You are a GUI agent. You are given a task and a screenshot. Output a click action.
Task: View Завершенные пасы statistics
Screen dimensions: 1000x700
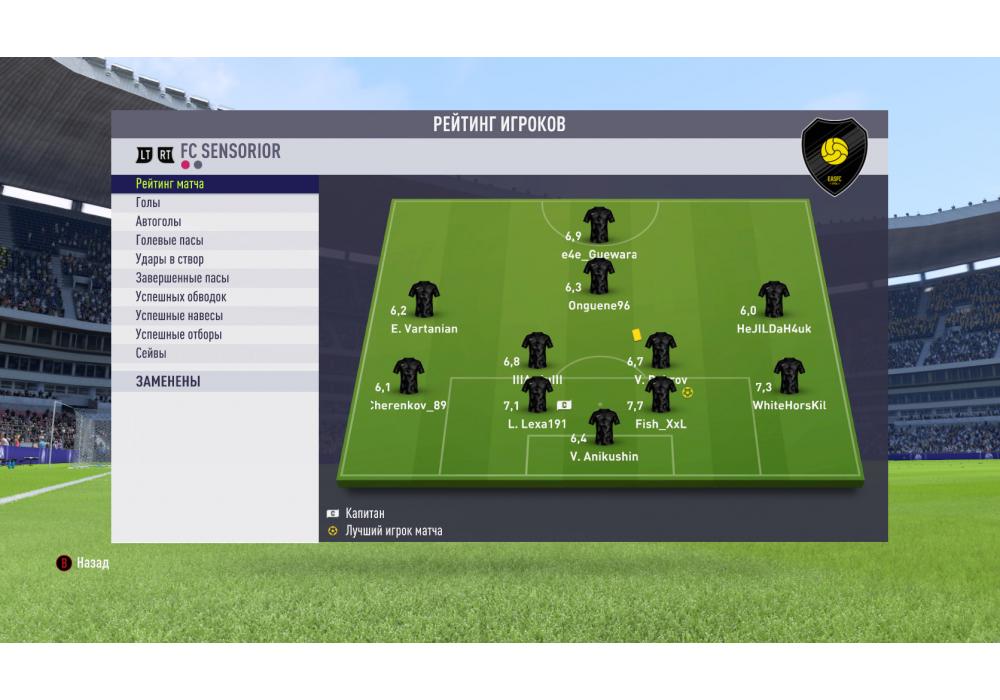[215, 279]
